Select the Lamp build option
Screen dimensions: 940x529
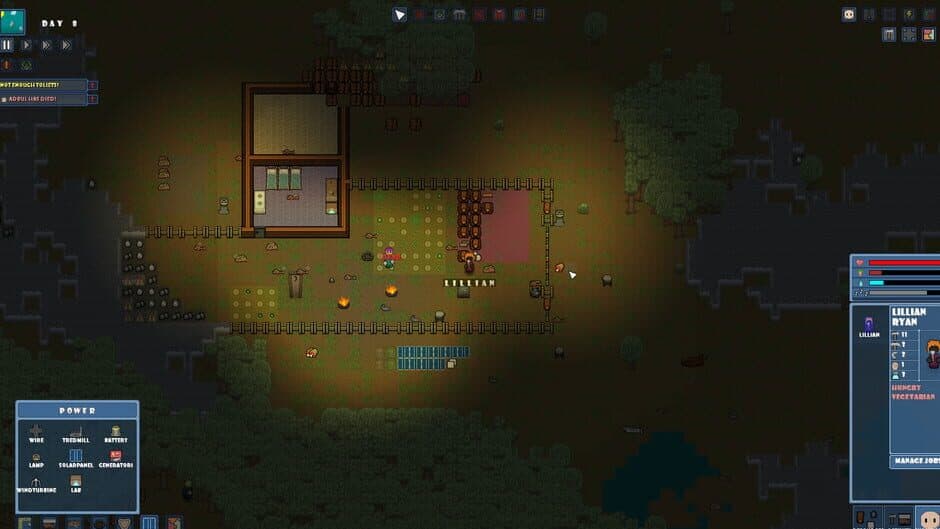(x=36, y=458)
